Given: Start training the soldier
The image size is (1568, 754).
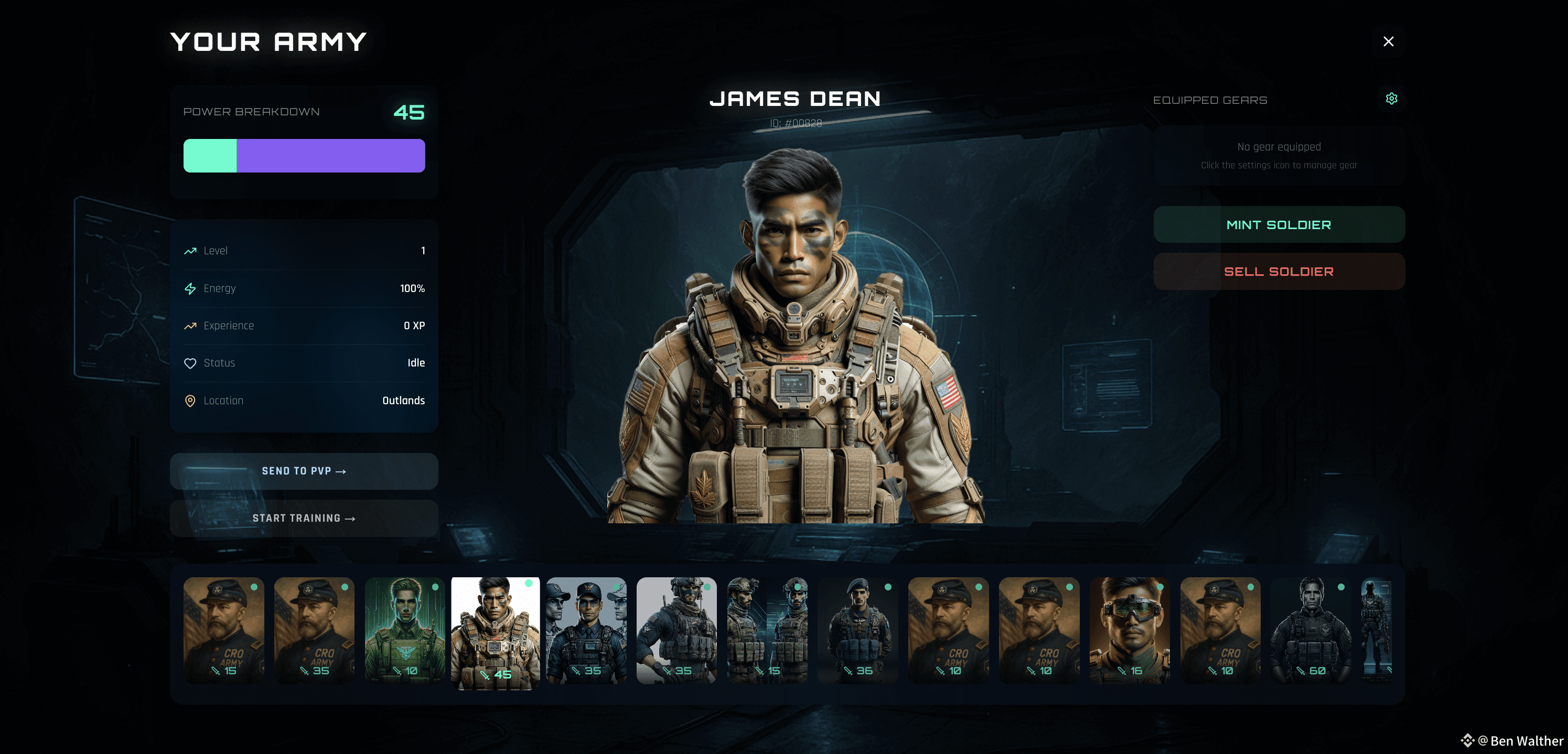Looking at the screenshot, I should [x=304, y=518].
